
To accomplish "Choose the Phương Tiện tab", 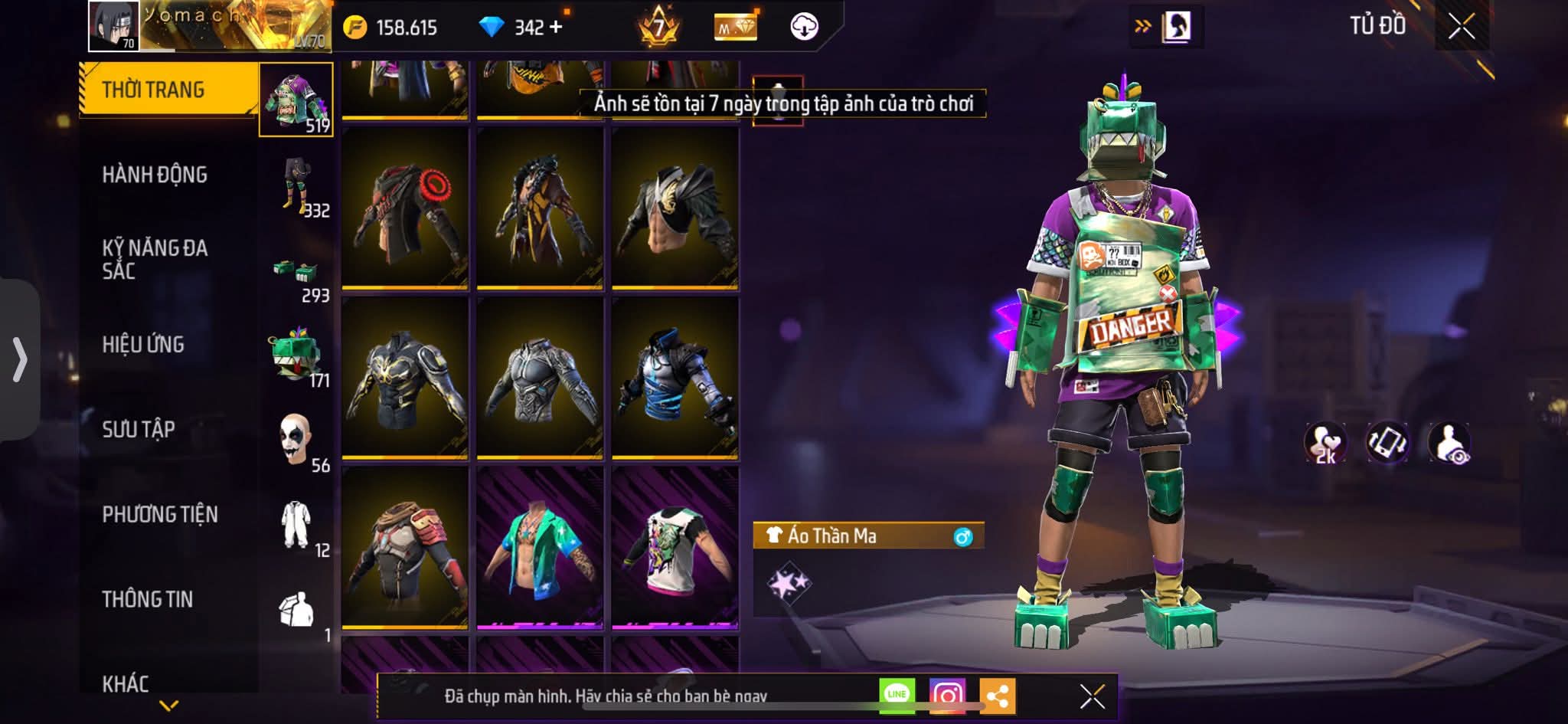I will [160, 514].
